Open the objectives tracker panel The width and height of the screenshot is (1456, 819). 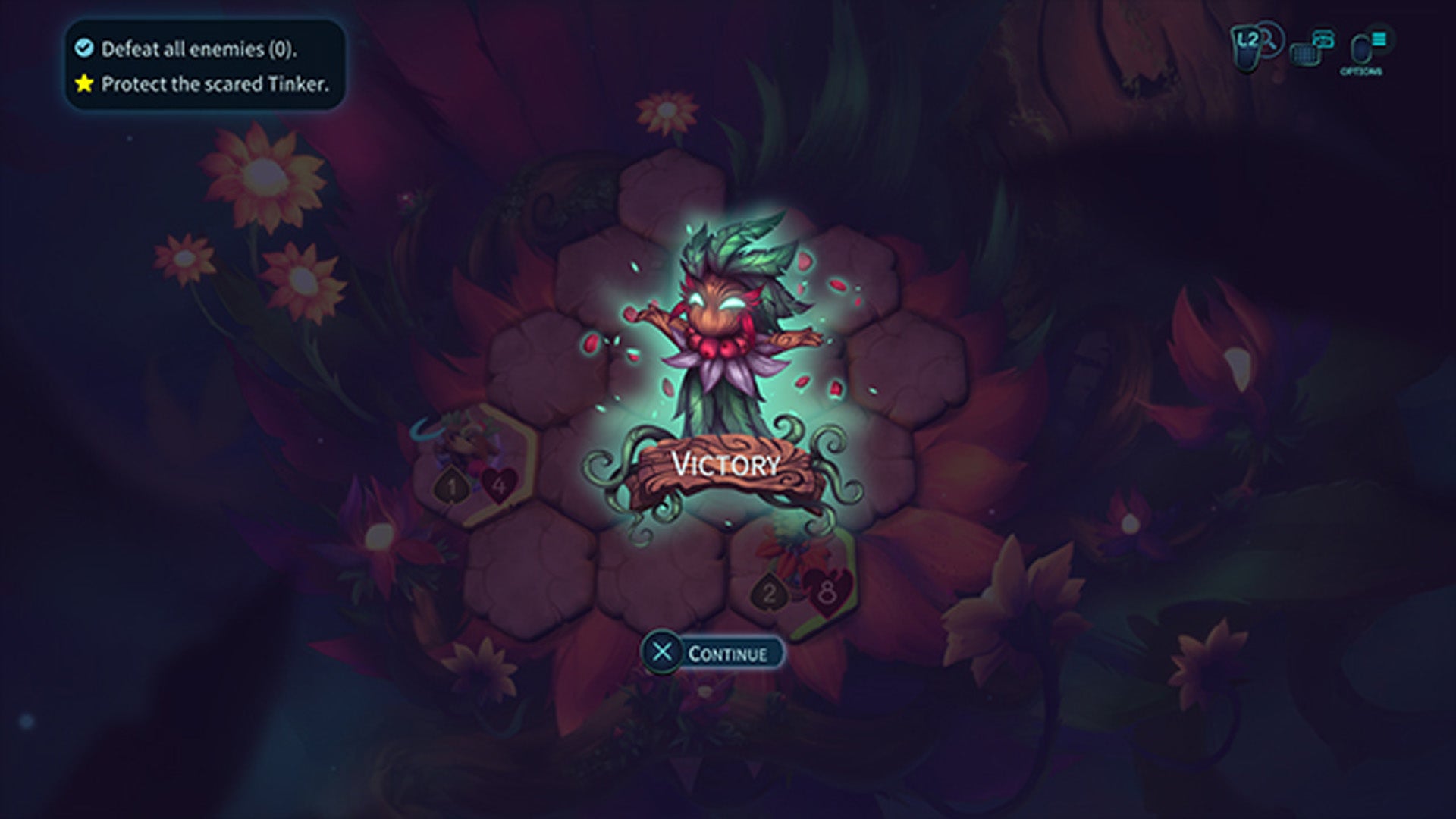(205, 66)
